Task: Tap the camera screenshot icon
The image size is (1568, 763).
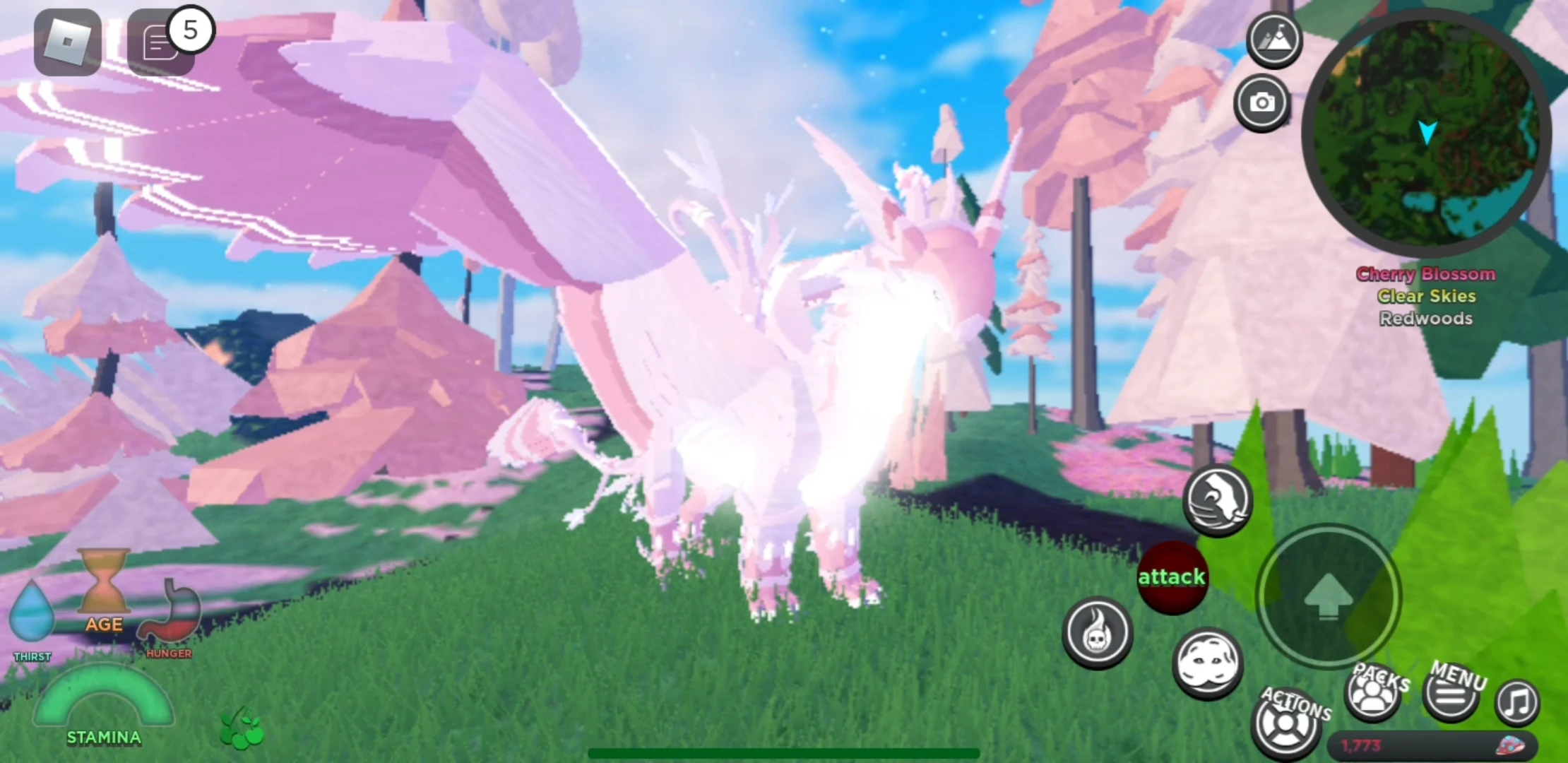Action: click(x=1264, y=103)
